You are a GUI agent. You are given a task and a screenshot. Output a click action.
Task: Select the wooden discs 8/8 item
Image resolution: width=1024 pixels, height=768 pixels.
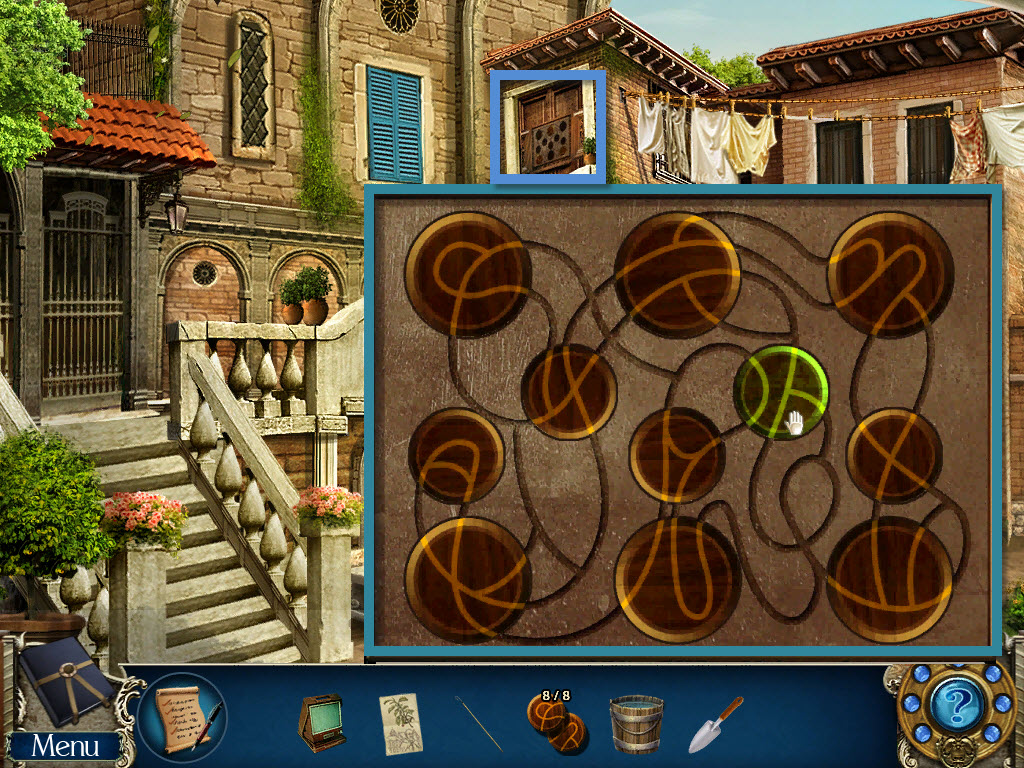click(x=556, y=722)
